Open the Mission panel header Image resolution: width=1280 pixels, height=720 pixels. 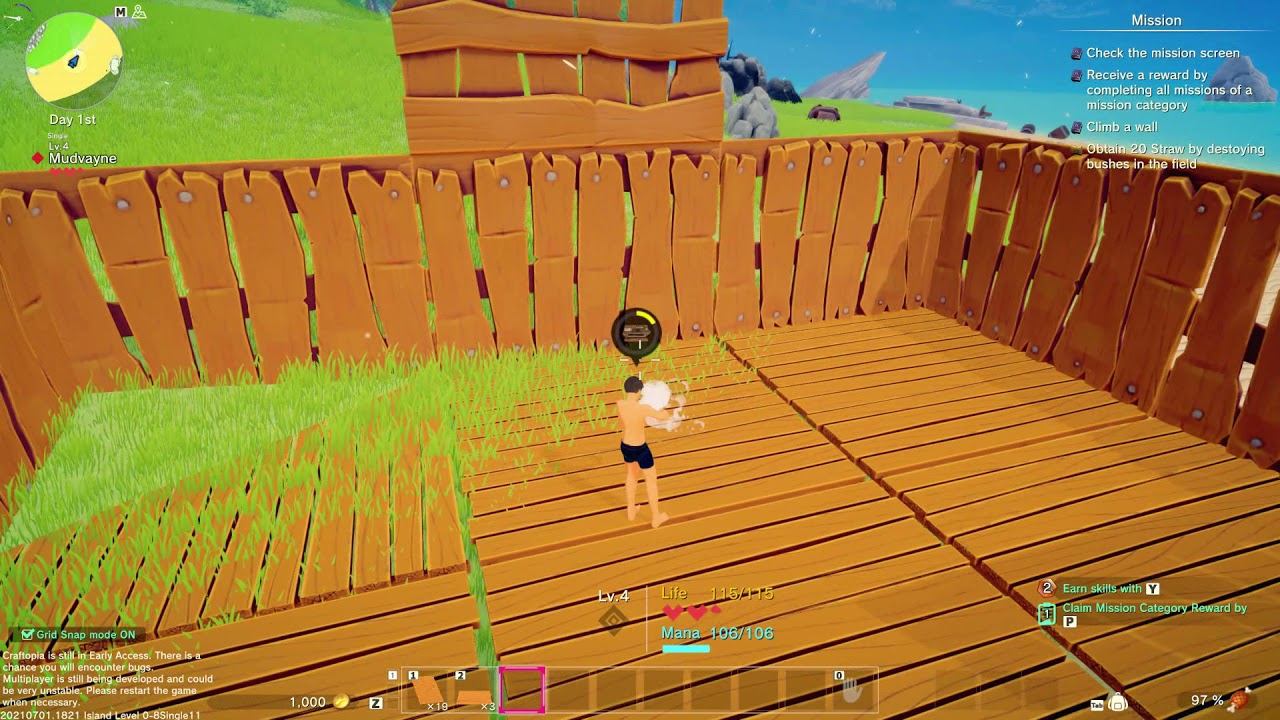tap(1156, 20)
